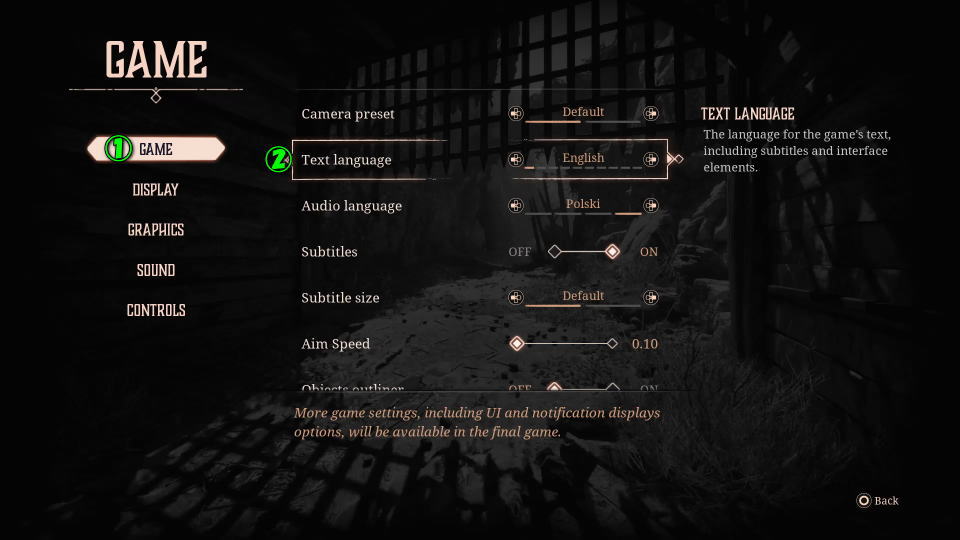Open the Game settings tab
960x540 pixels.
[x=156, y=149]
